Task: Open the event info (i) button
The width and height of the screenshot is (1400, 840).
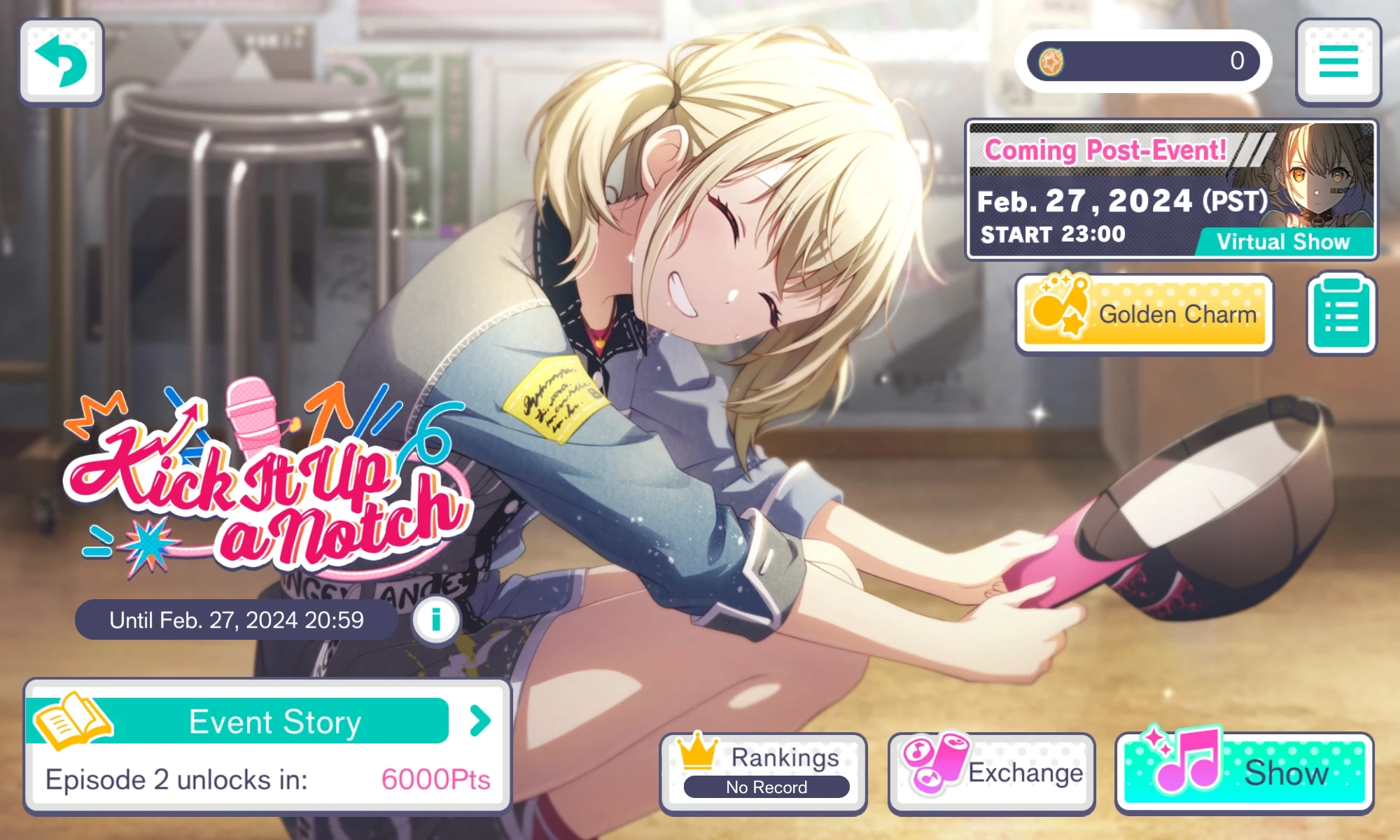Action: 435,619
